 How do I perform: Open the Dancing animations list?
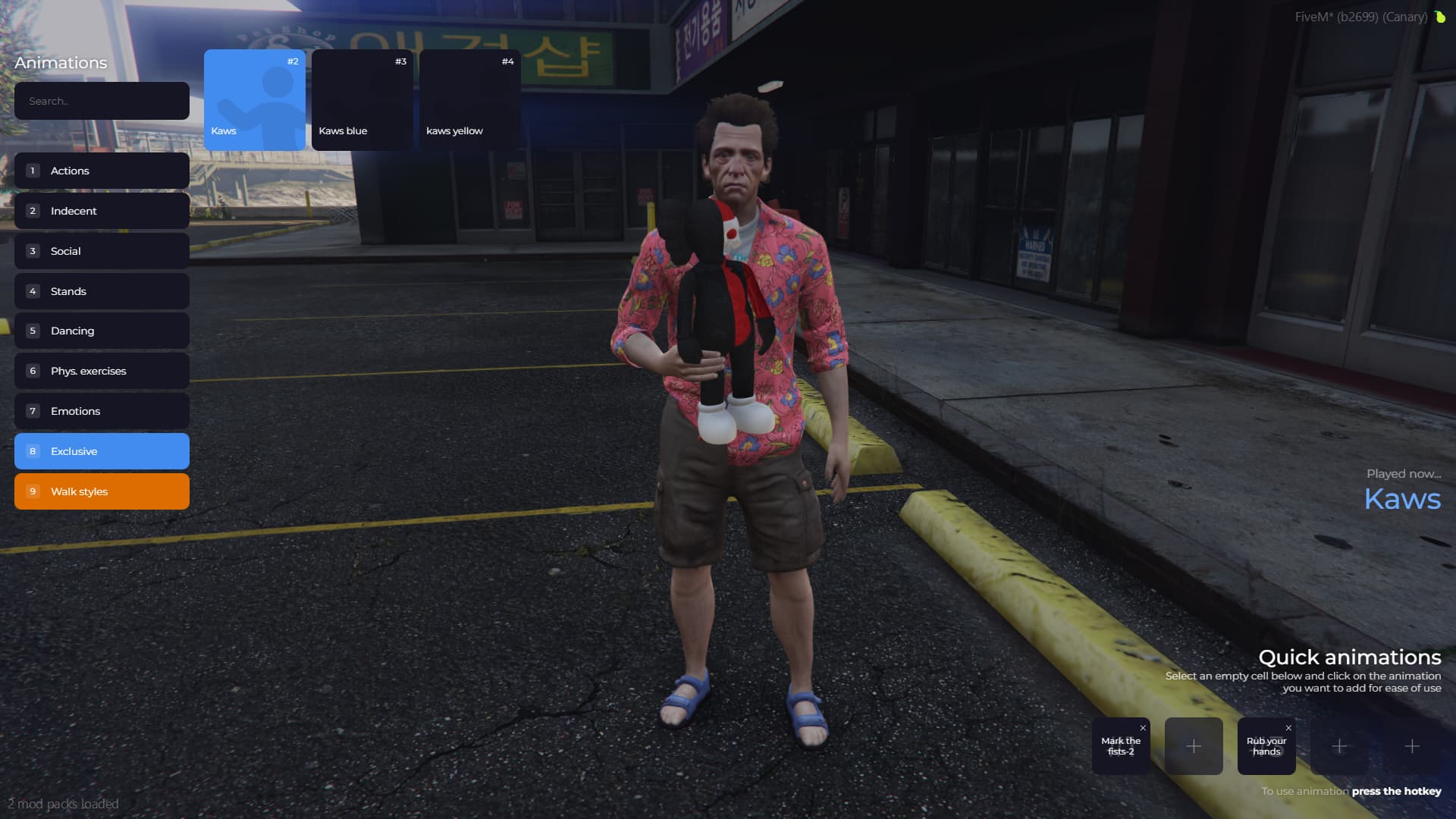102,331
